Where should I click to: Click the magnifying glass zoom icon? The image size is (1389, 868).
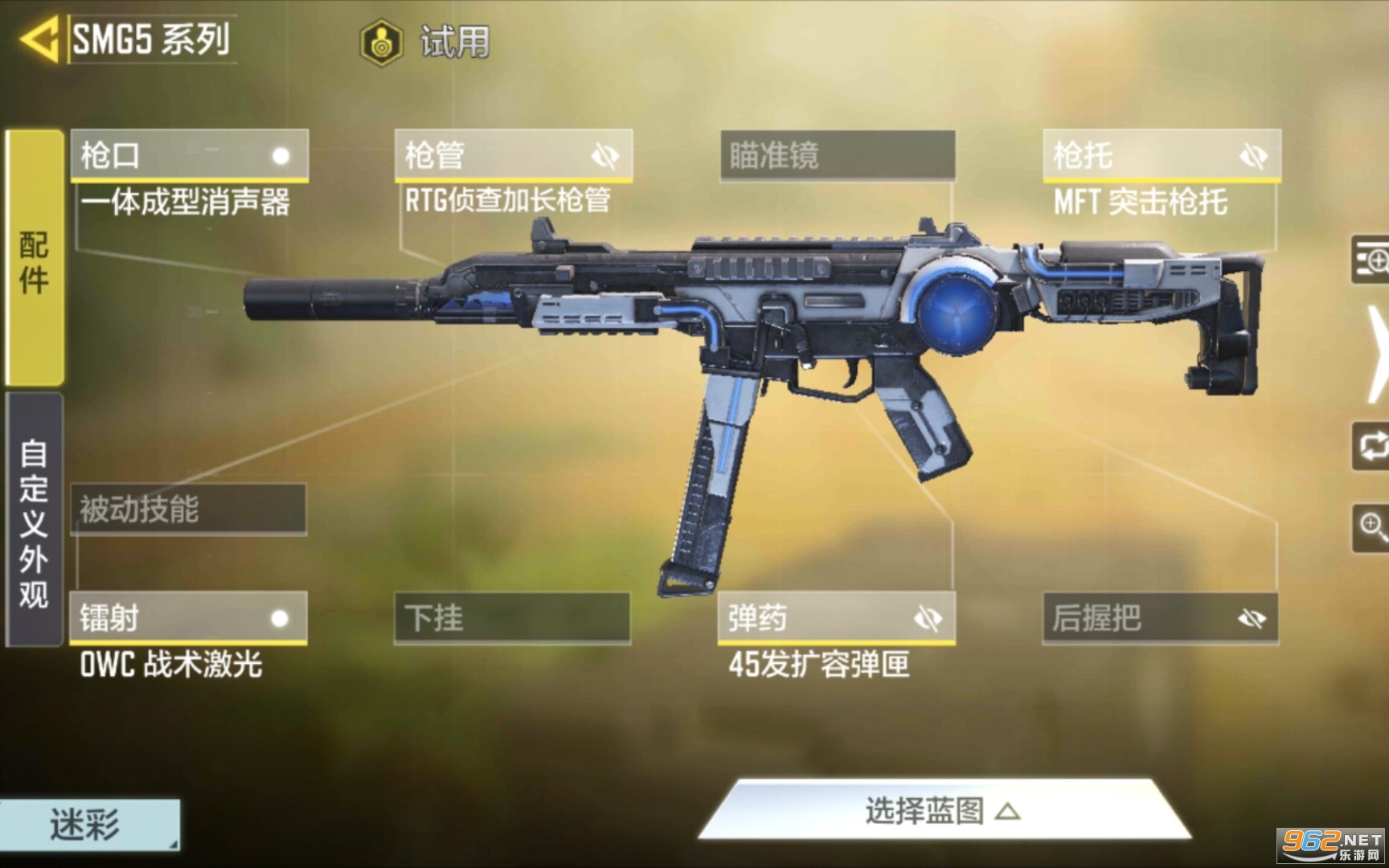[1371, 527]
